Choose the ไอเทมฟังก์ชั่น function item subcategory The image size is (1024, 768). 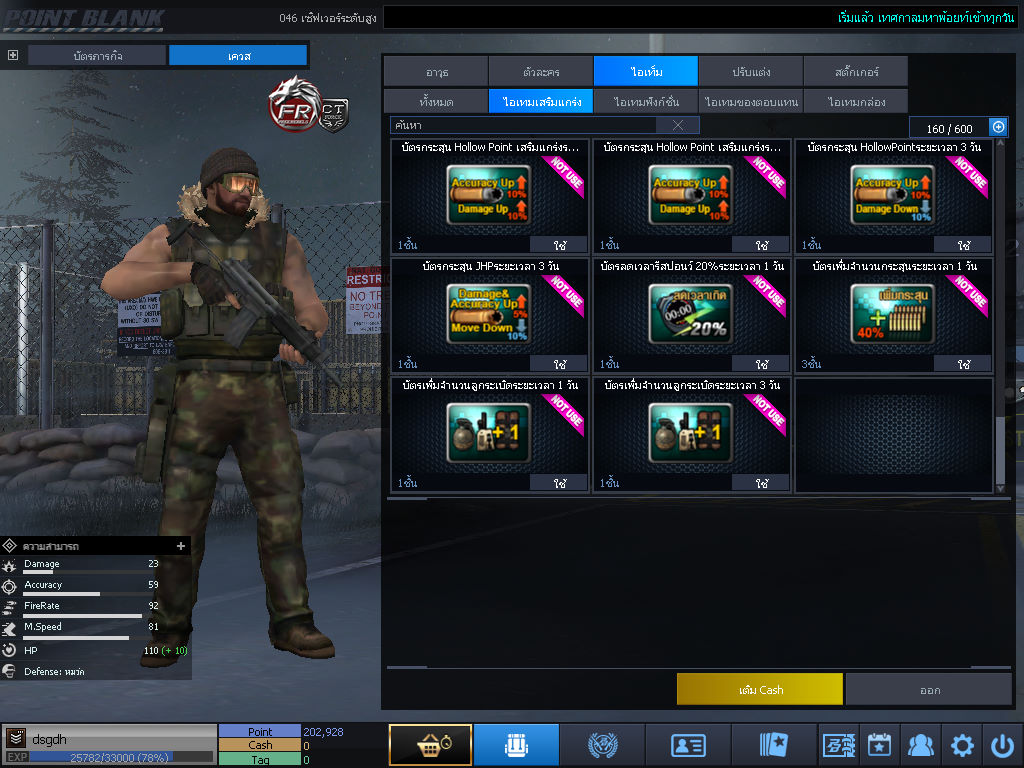pos(645,101)
